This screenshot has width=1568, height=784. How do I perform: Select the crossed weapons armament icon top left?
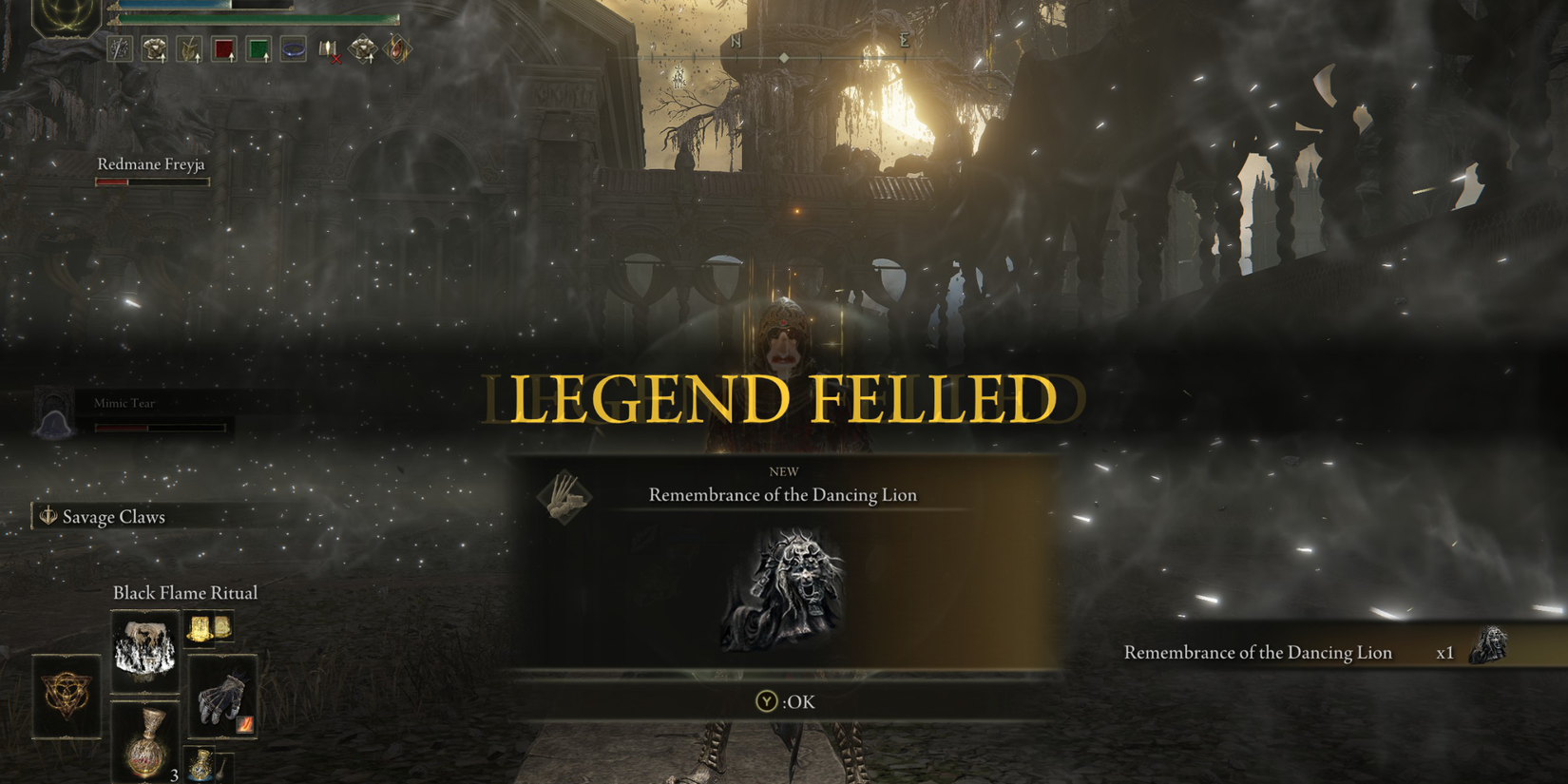[x=120, y=48]
